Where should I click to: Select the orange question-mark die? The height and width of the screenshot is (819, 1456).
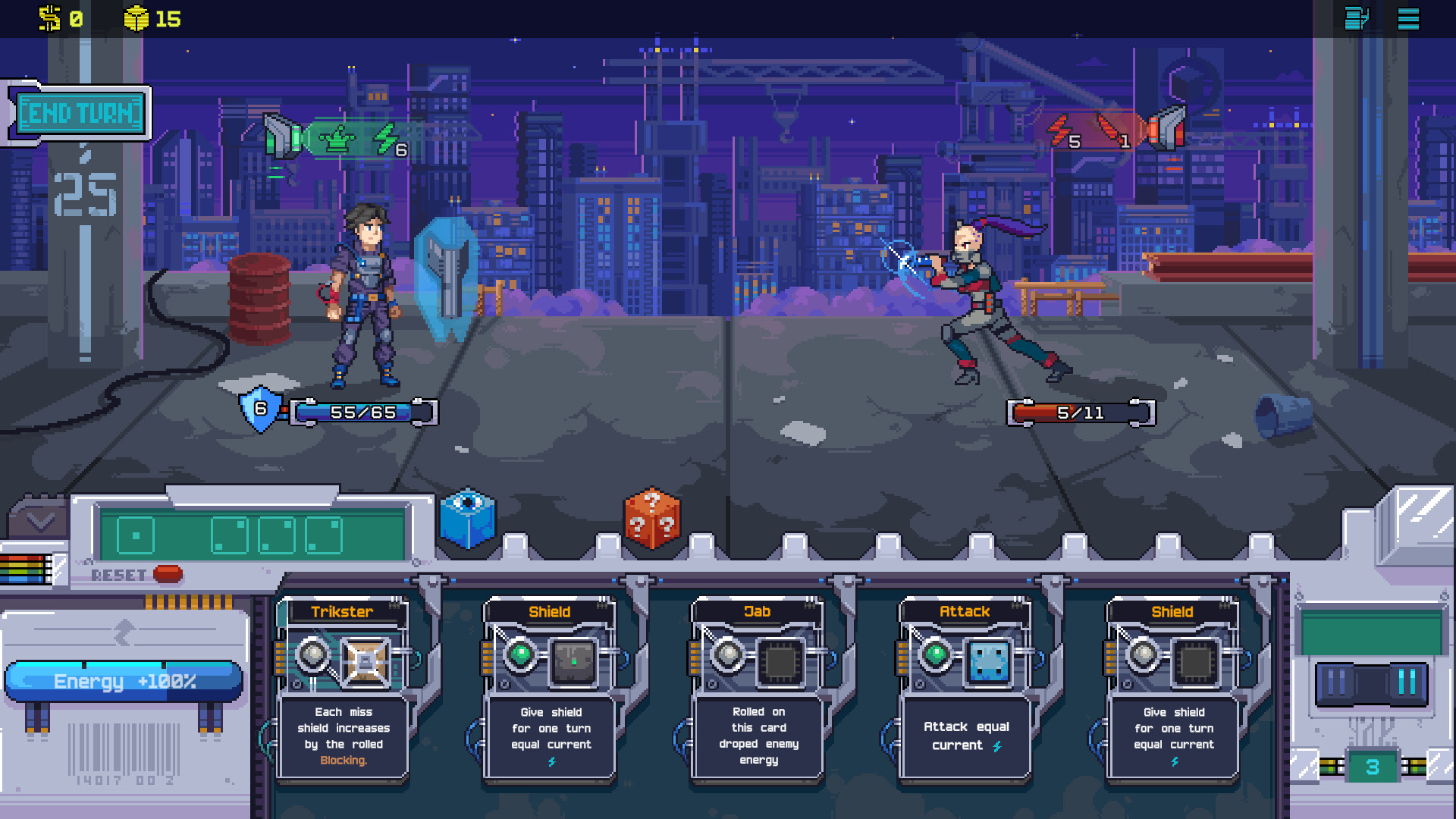pos(651,519)
